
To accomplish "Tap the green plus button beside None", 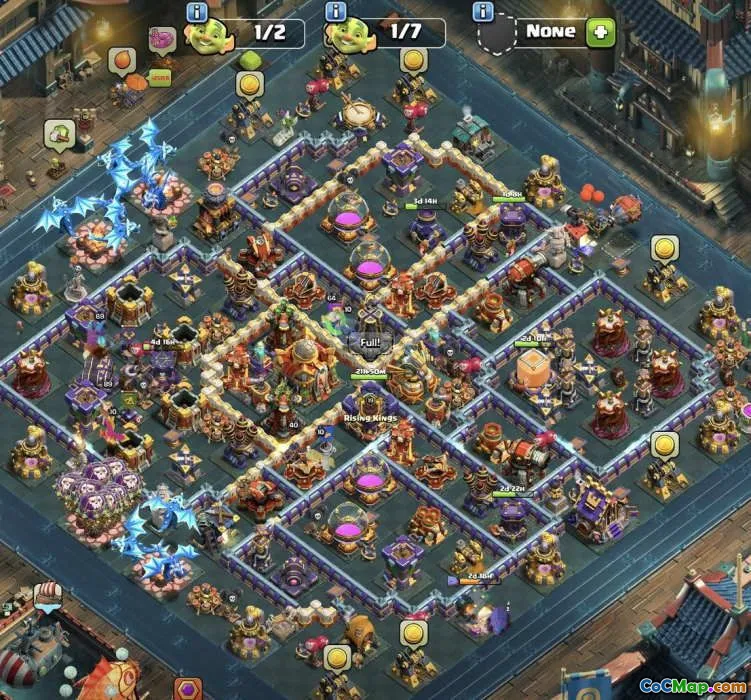I will point(601,31).
